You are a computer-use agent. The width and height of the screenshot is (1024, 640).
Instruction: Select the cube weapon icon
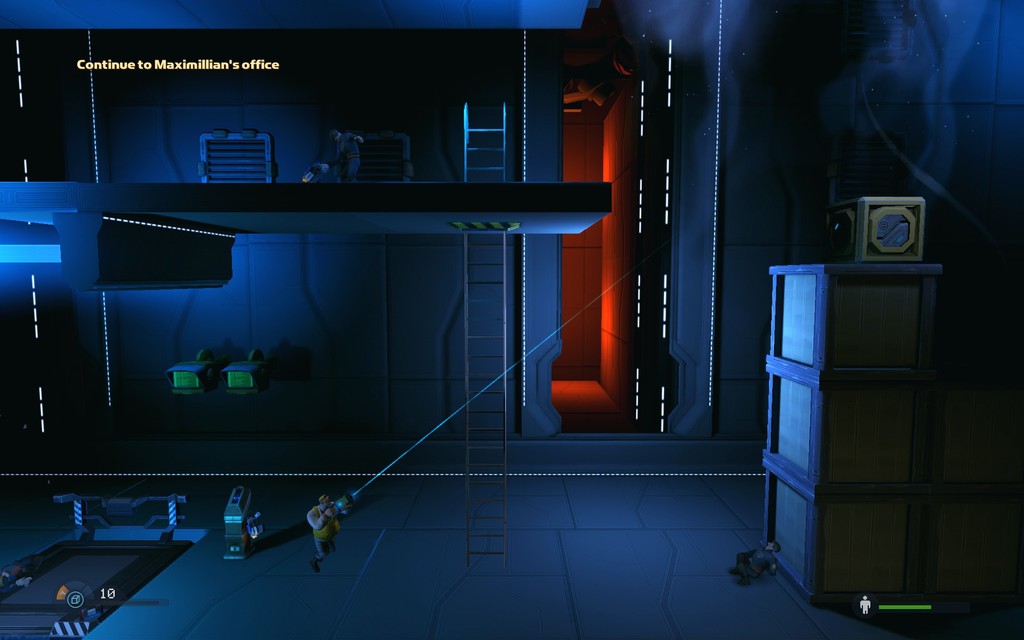click(x=74, y=599)
